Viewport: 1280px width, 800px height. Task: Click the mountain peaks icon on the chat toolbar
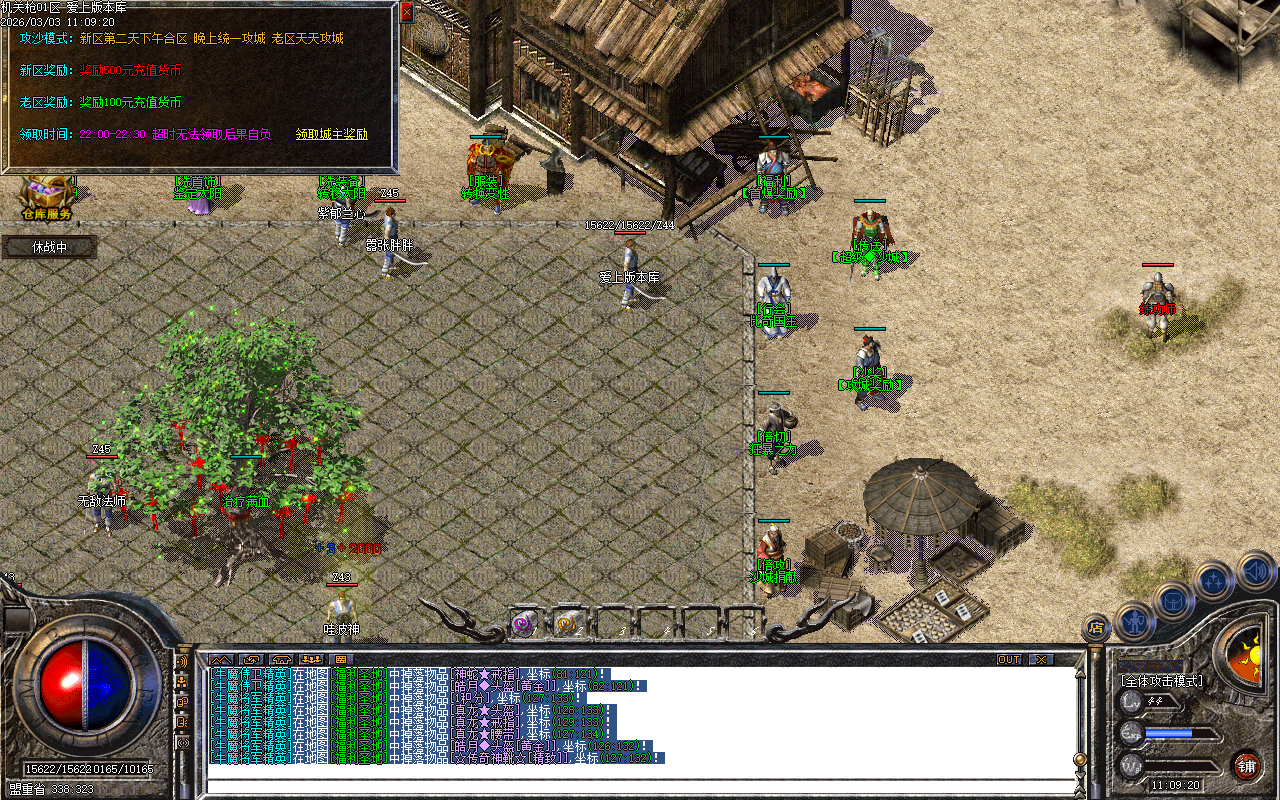(x=221, y=659)
